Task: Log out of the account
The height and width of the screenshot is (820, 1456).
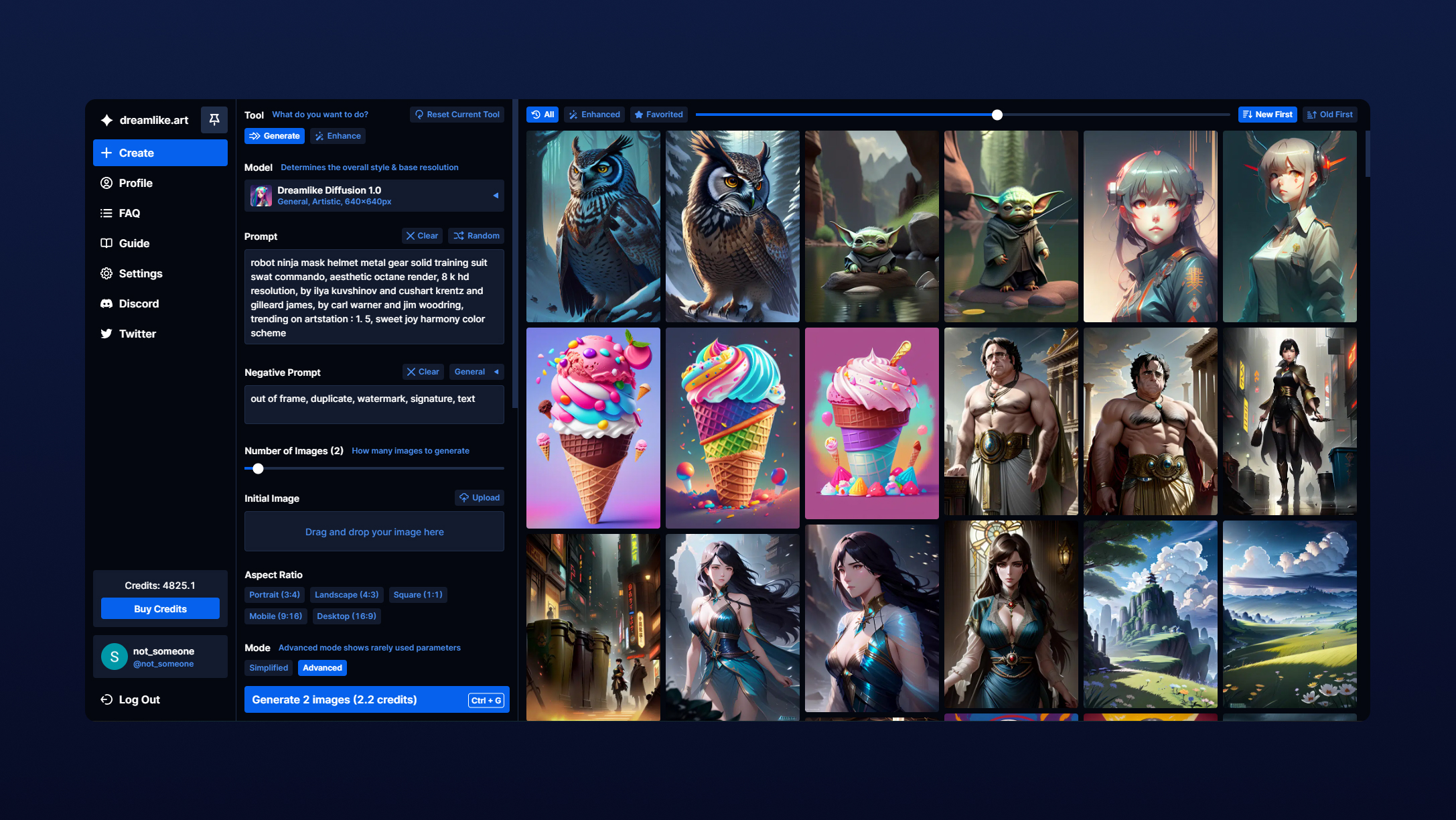Action: coord(139,699)
